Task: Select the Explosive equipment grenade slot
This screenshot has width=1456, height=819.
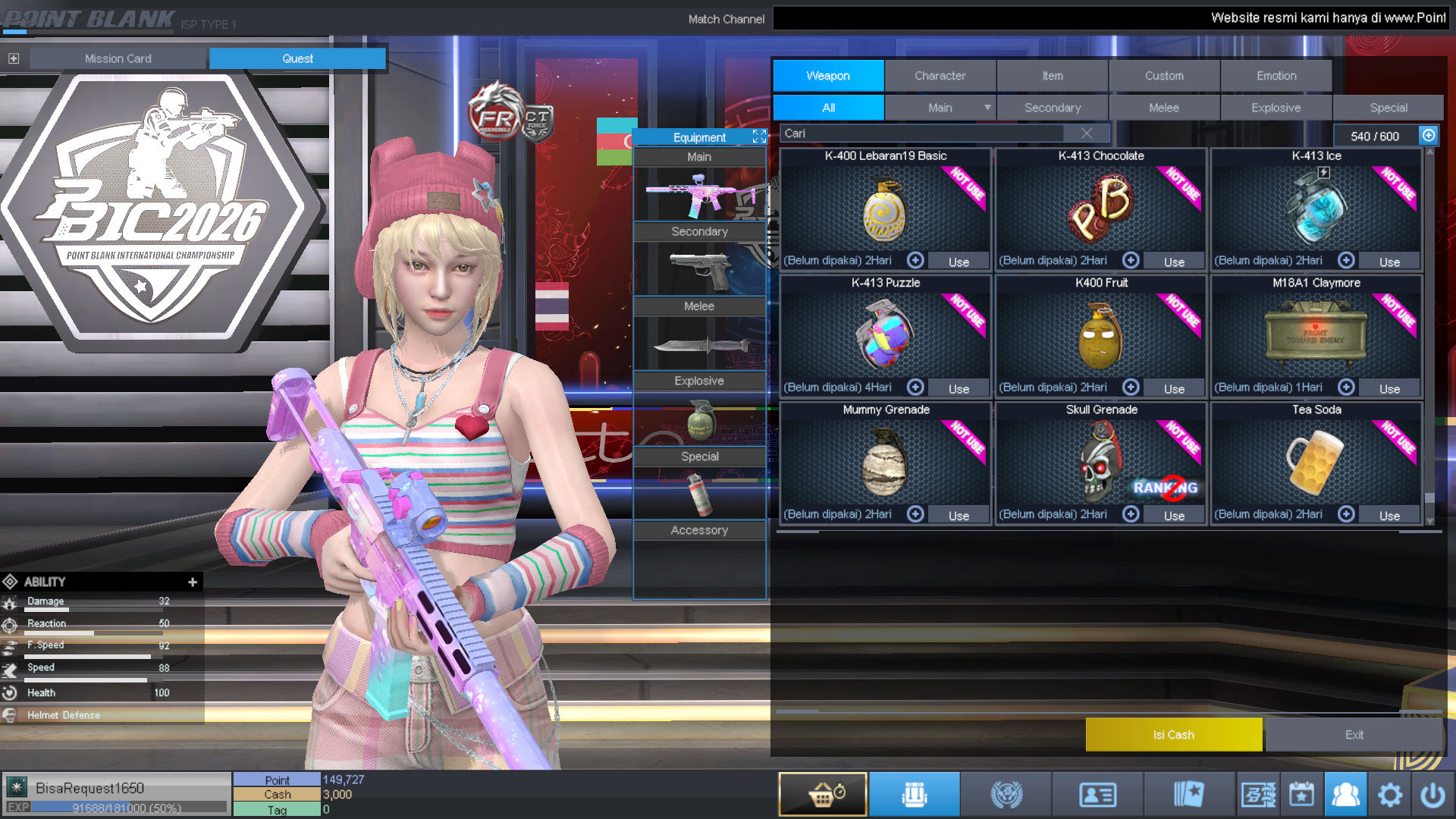Action: [699, 422]
